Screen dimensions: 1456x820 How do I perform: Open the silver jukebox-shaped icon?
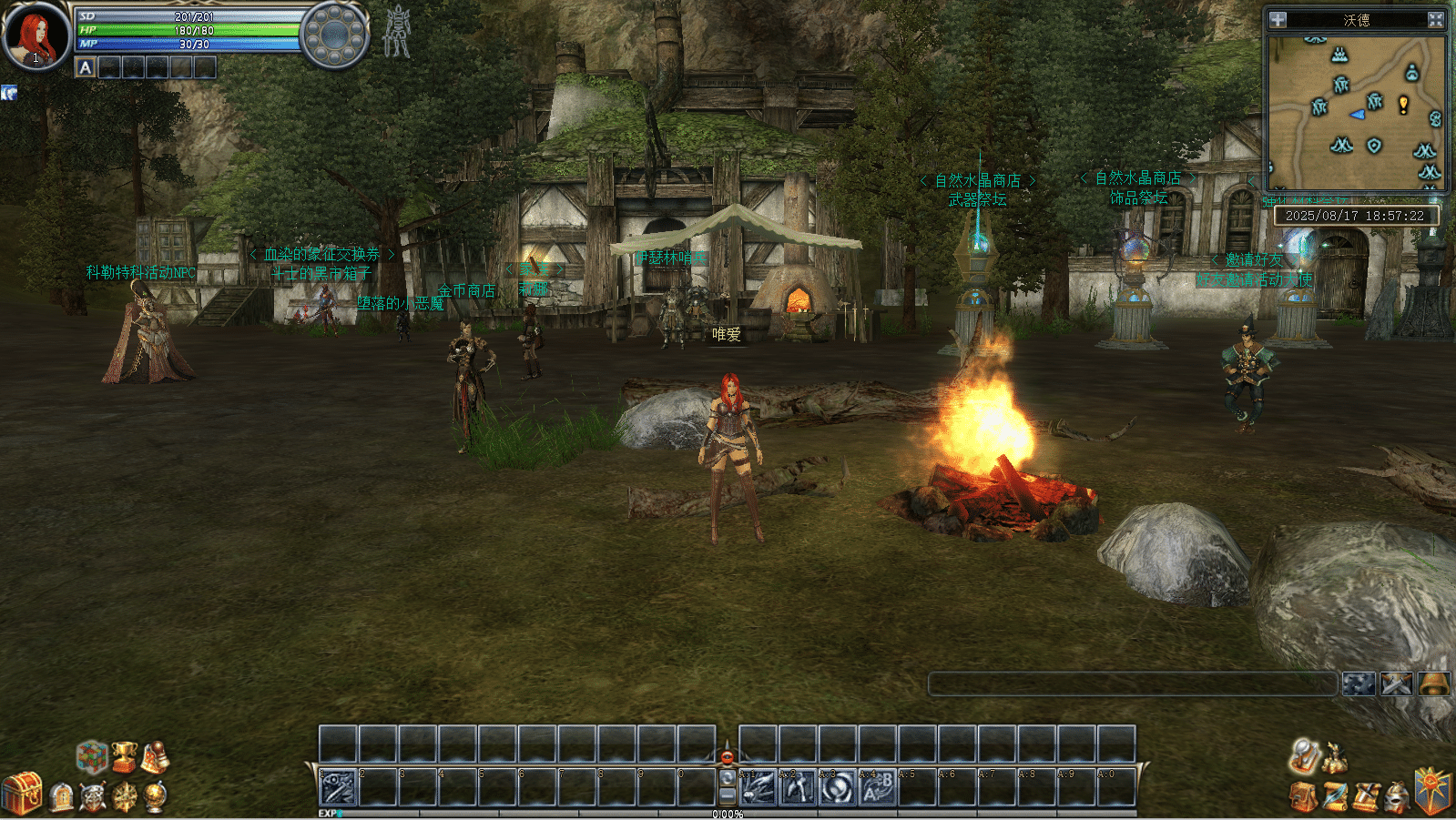[x=62, y=797]
